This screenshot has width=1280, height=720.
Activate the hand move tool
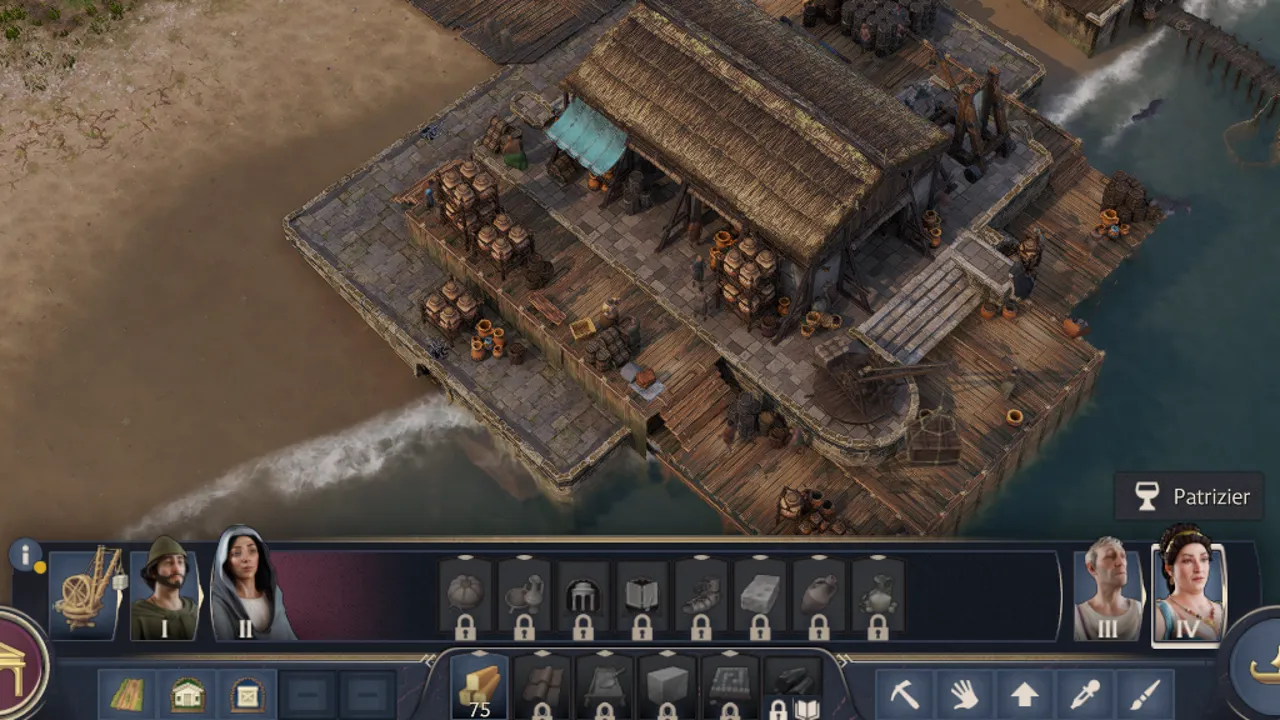(x=964, y=694)
